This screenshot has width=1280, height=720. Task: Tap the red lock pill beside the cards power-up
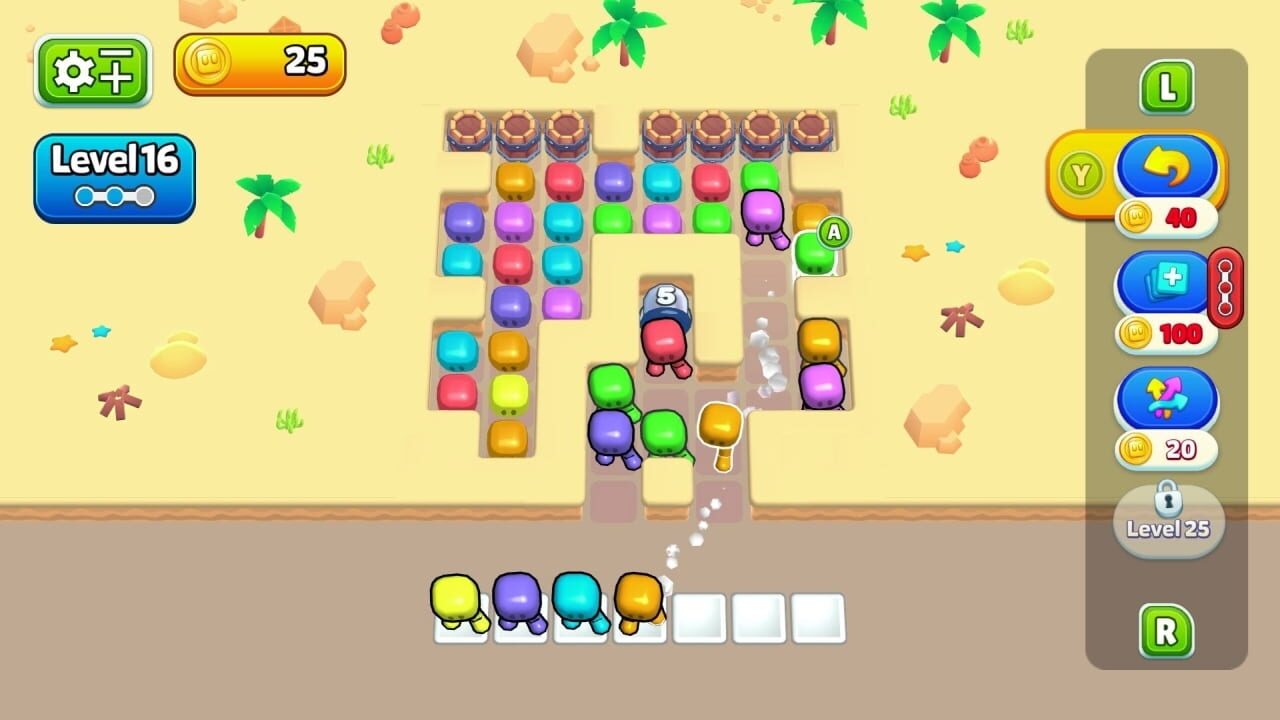(1224, 291)
